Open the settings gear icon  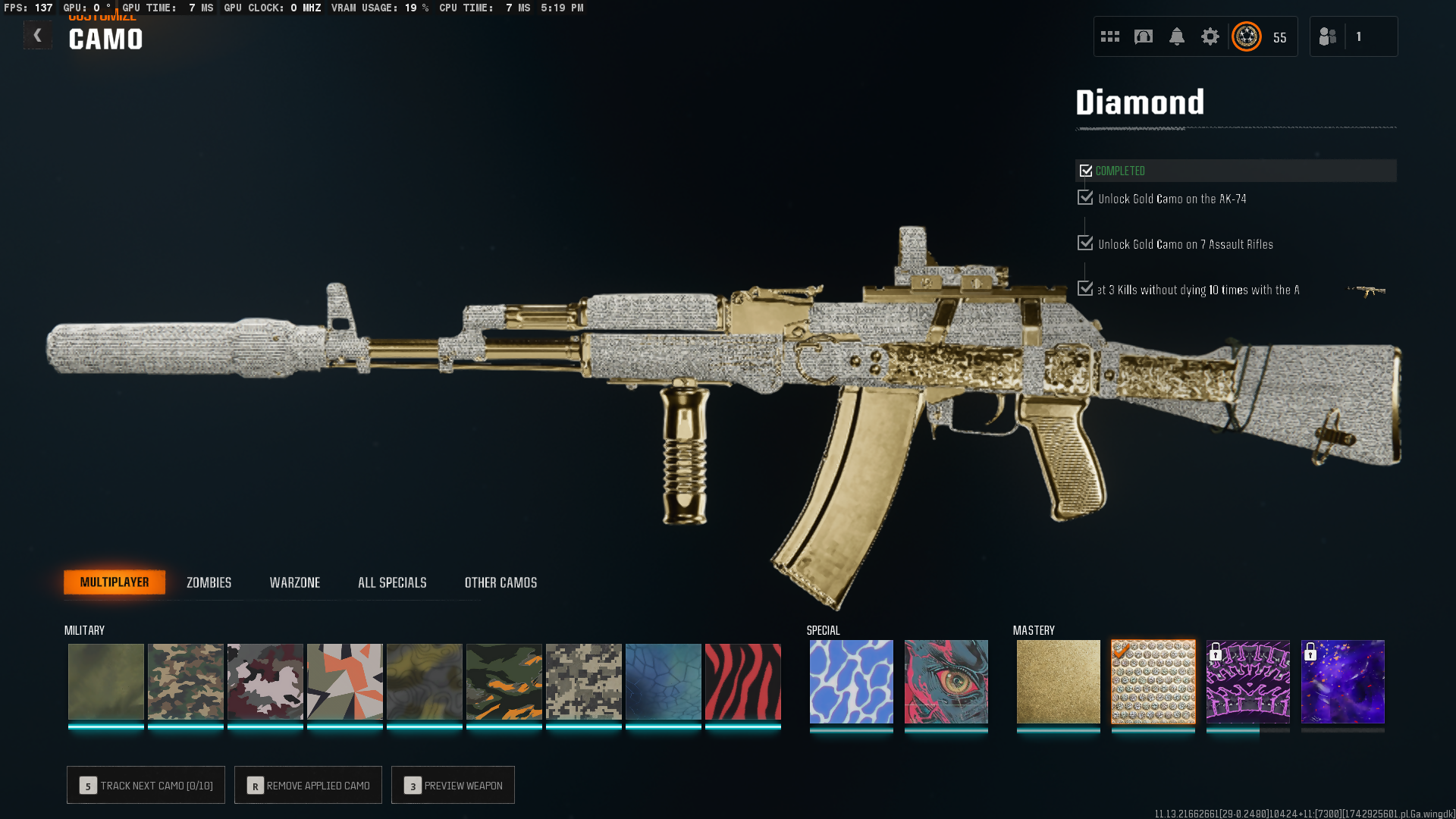coord(1210,36)
